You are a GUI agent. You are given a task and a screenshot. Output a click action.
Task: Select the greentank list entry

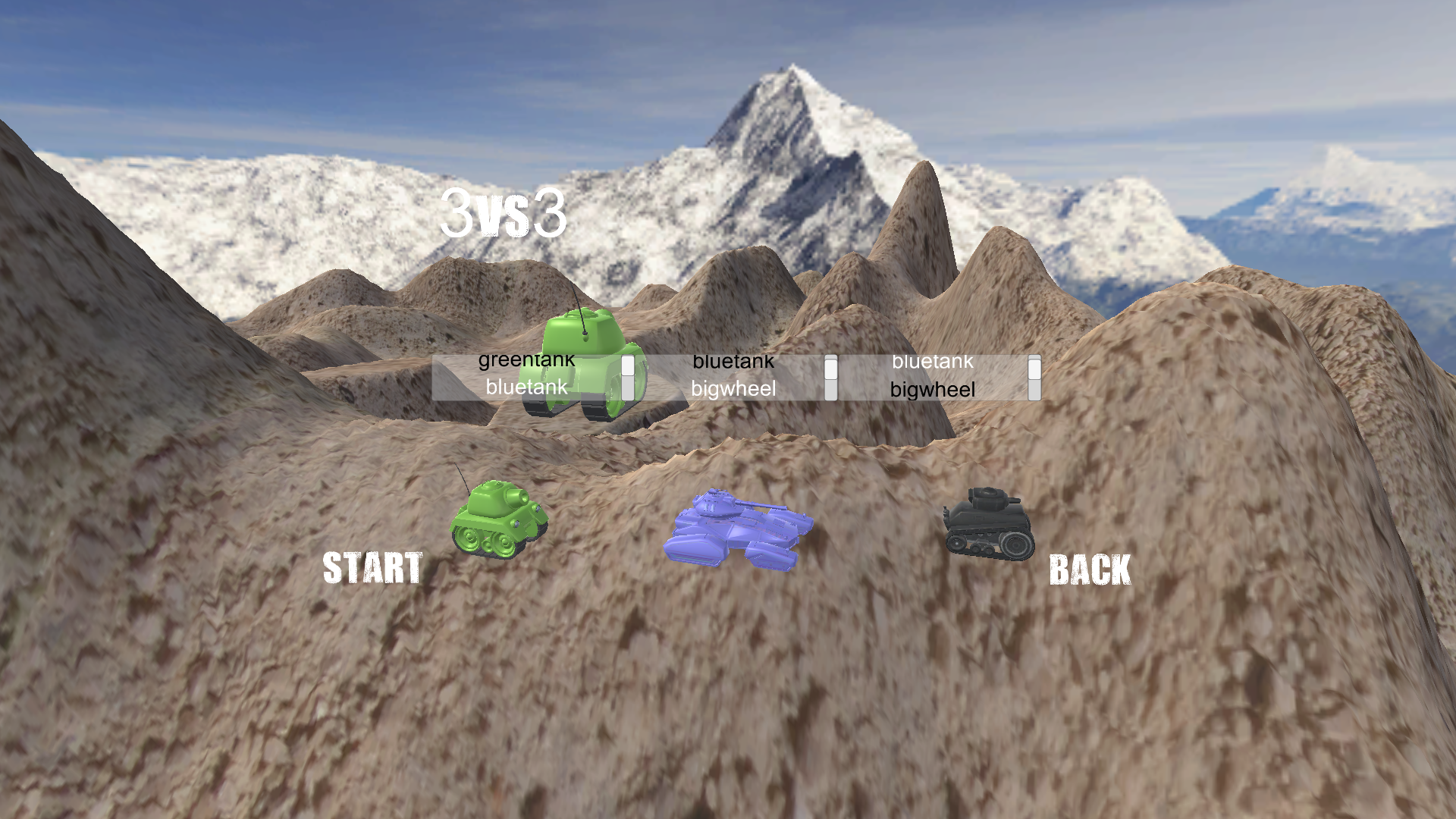pyautogui.click(x=526, y=361)
